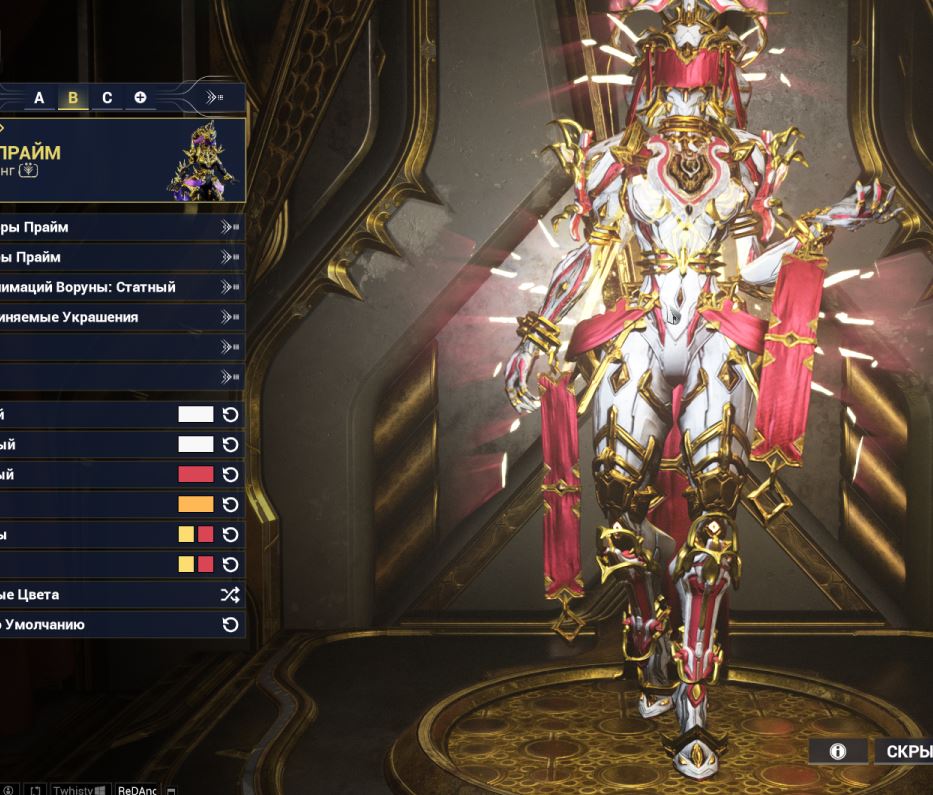This screenshot has width=933, height=795.
Task: Open the Украшения attachments row
Action: click(120, 317)
